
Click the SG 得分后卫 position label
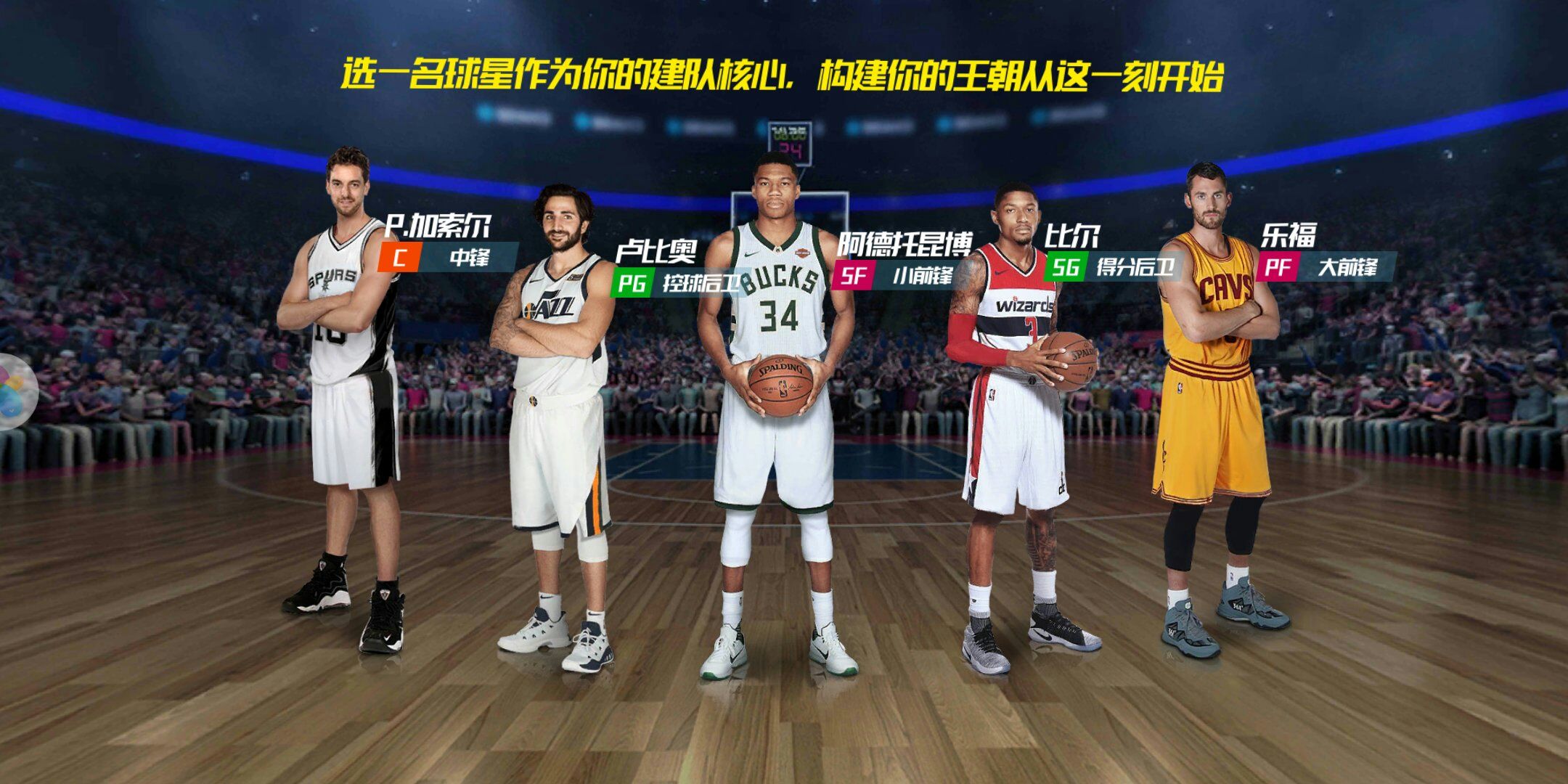pos(1109,267)
